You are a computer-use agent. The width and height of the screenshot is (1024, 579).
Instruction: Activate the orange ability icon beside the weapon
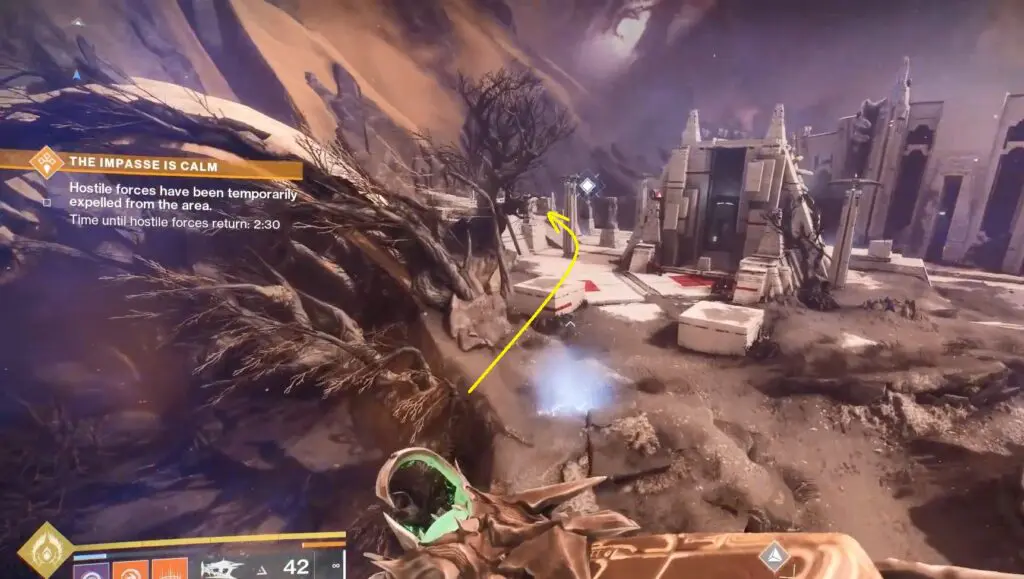click(x=171, y=569)
